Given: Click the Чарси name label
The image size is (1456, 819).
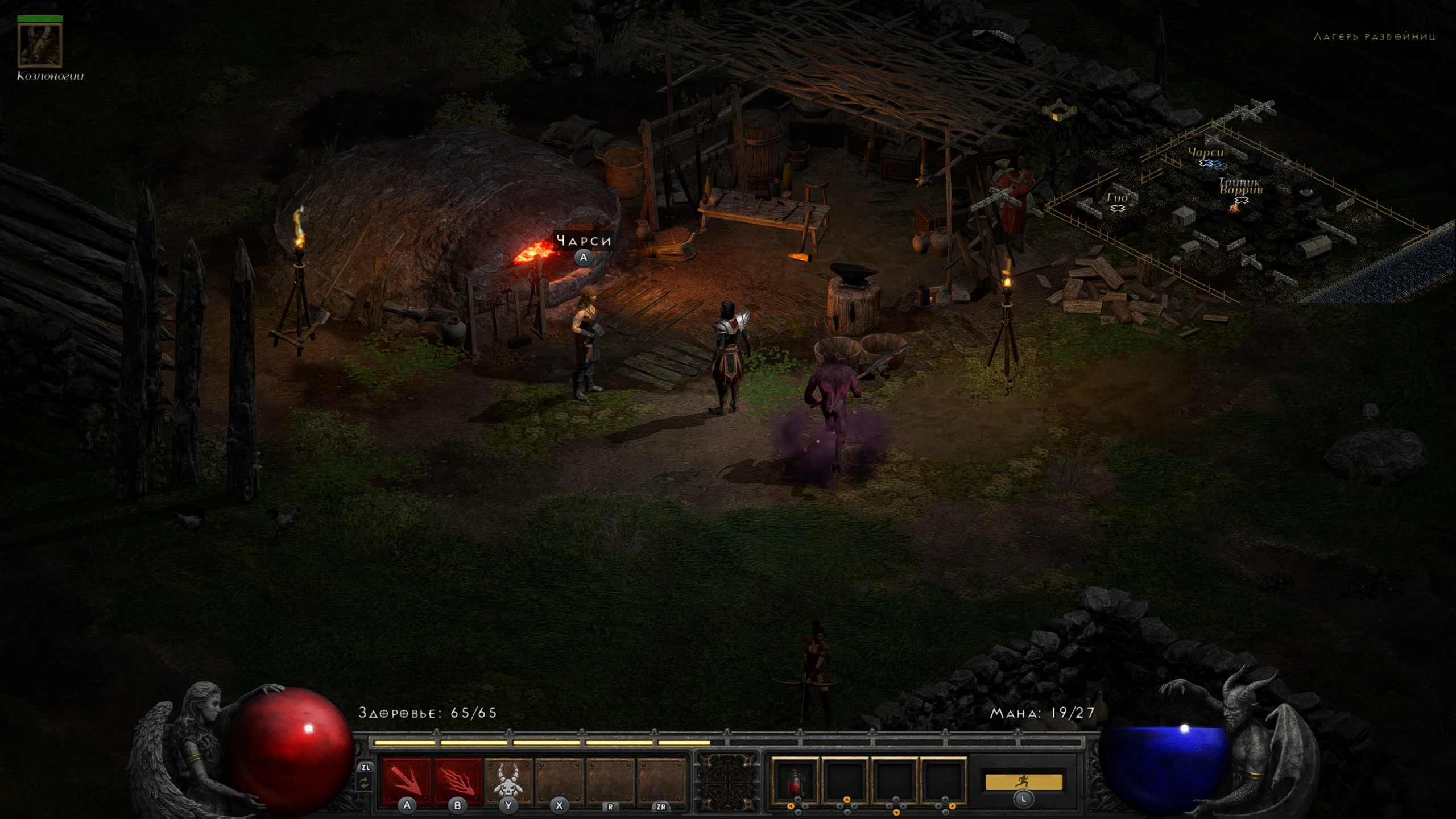Looking at the screenshot, I should click(584, 241).
